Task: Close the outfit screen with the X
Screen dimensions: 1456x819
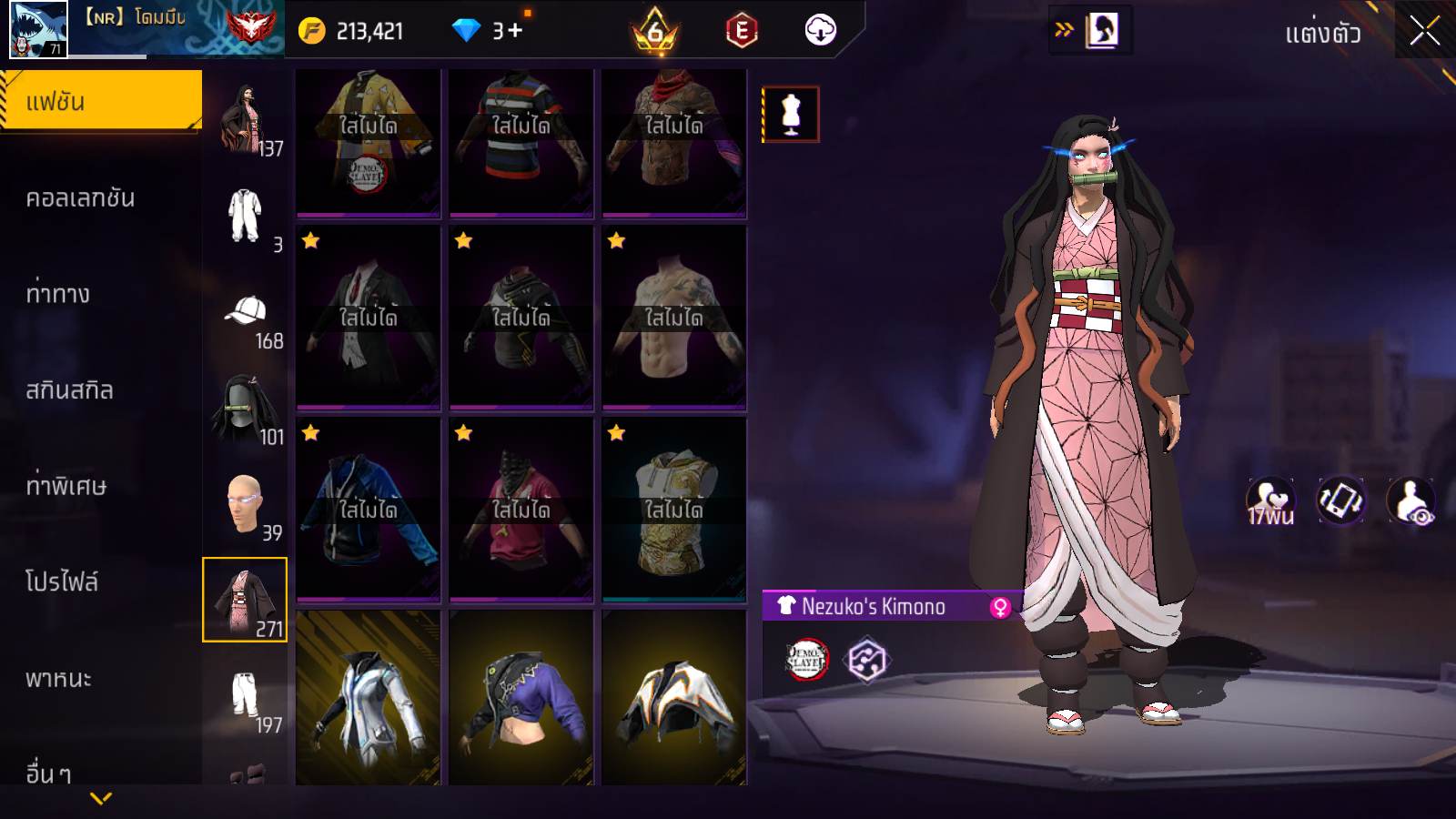Action: point(1424,31)
